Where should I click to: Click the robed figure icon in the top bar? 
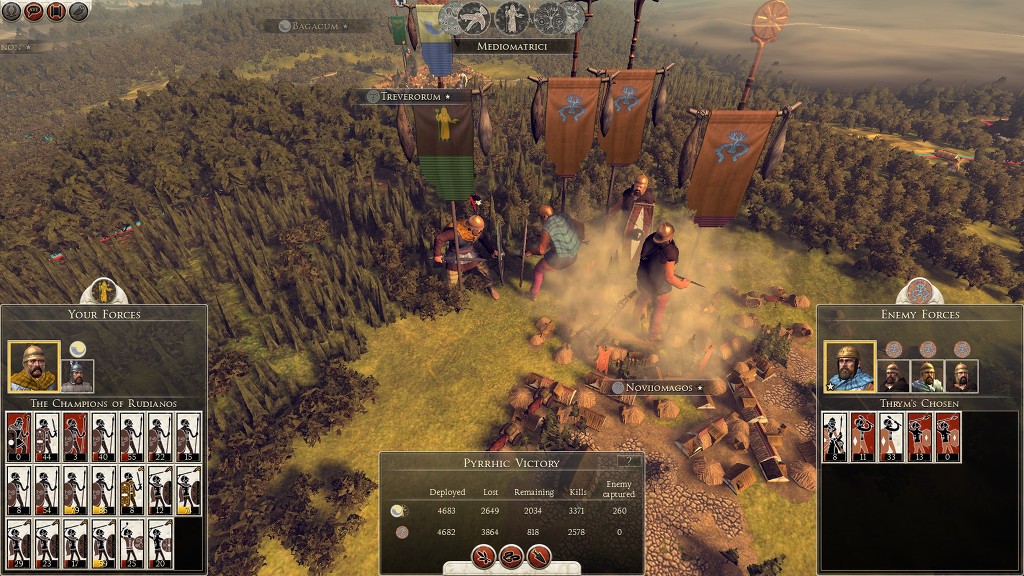pos(512,17)
